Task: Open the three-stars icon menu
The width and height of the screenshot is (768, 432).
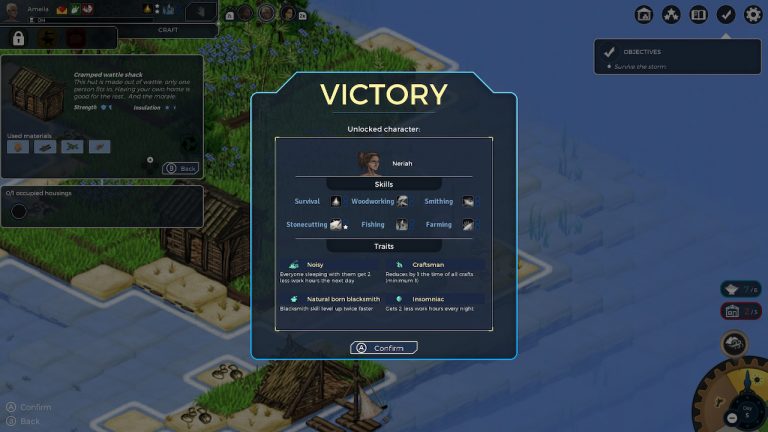Action: (672, 14)
